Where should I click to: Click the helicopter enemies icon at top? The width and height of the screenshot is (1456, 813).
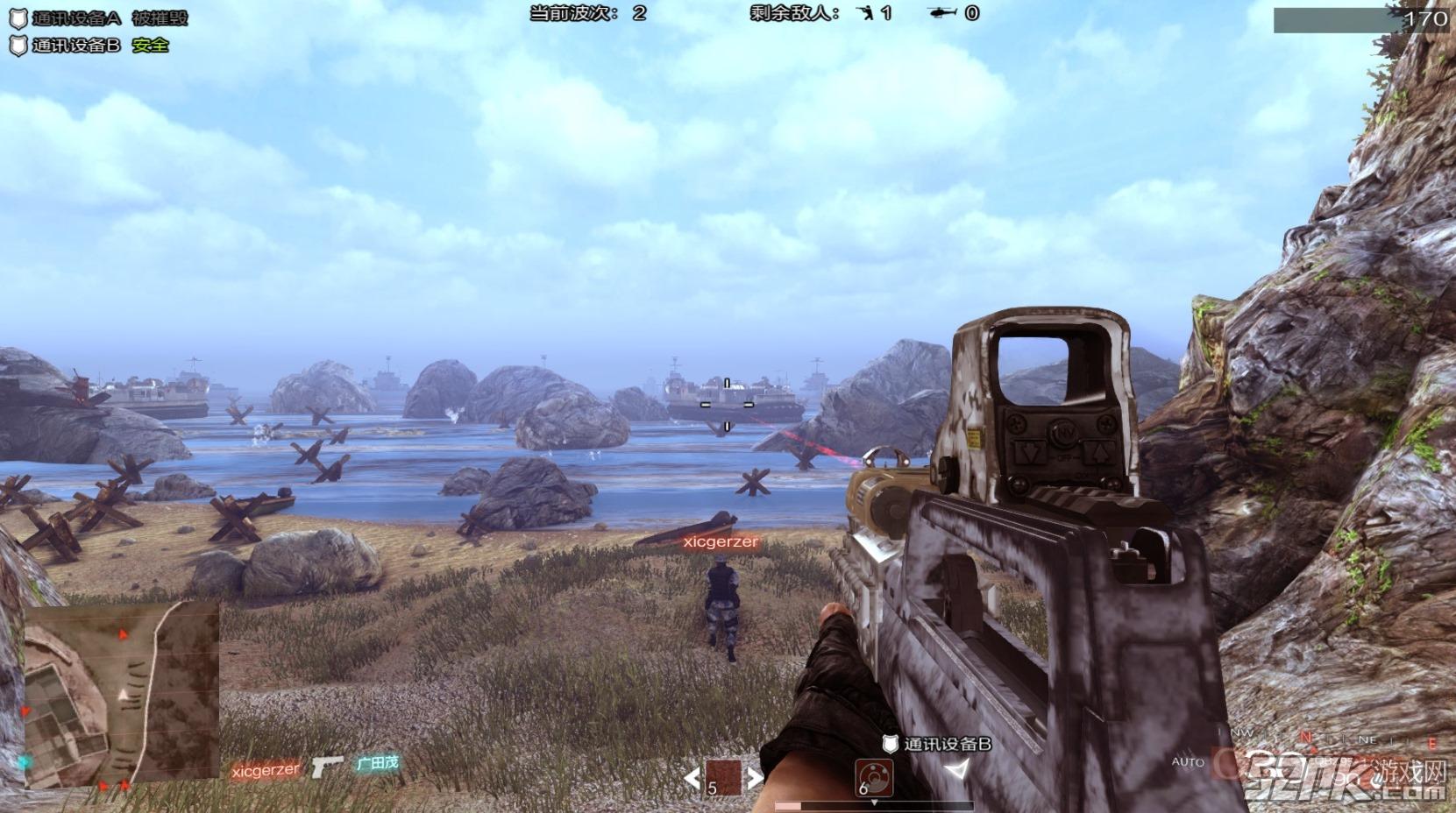942,13
